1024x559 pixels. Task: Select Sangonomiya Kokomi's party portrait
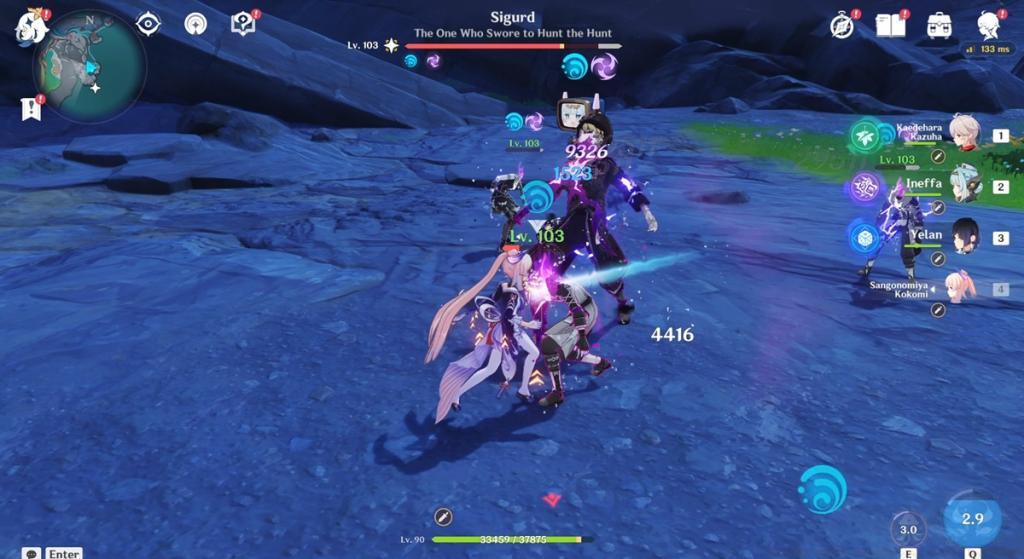pos(962,288)
